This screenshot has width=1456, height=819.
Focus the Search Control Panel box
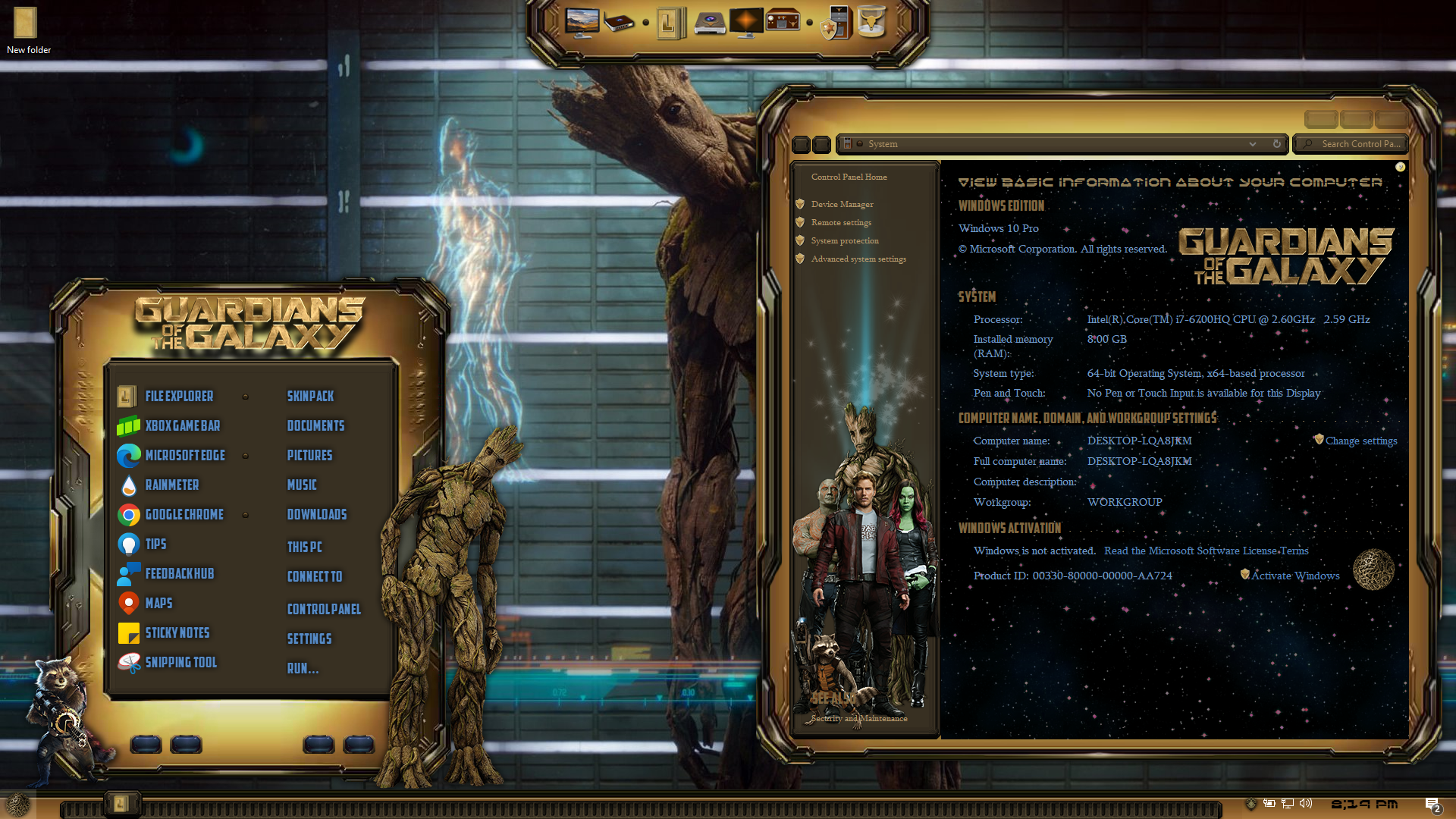(x=1360, y=144)
